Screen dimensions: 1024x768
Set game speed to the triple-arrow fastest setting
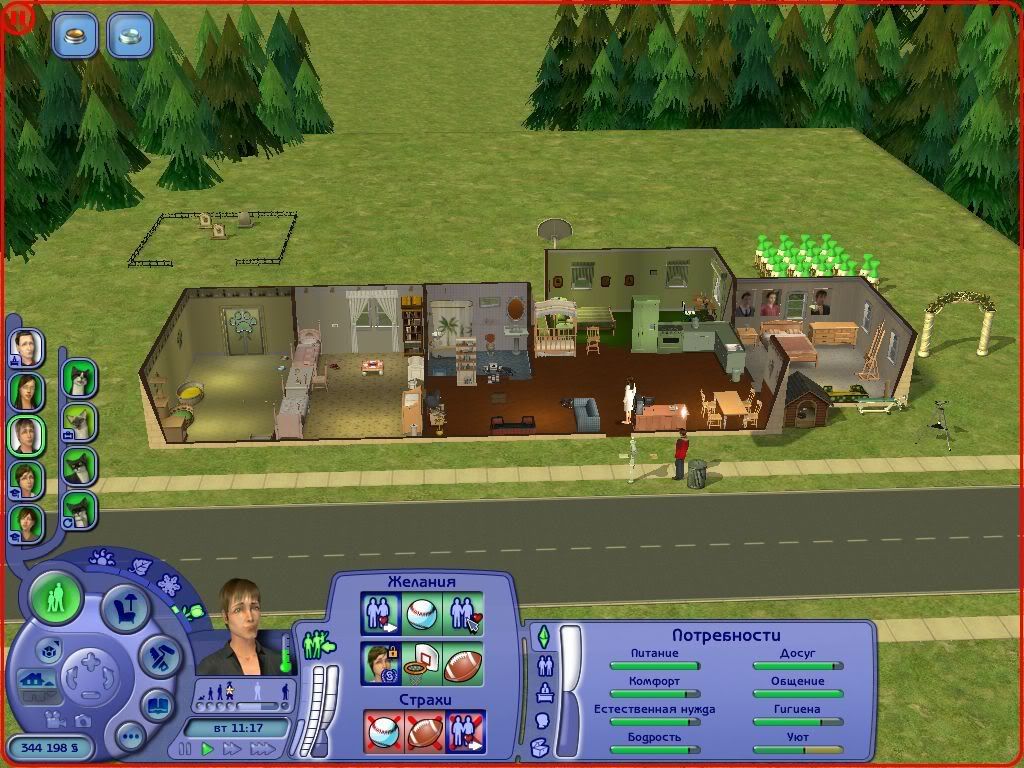point(263,748)
